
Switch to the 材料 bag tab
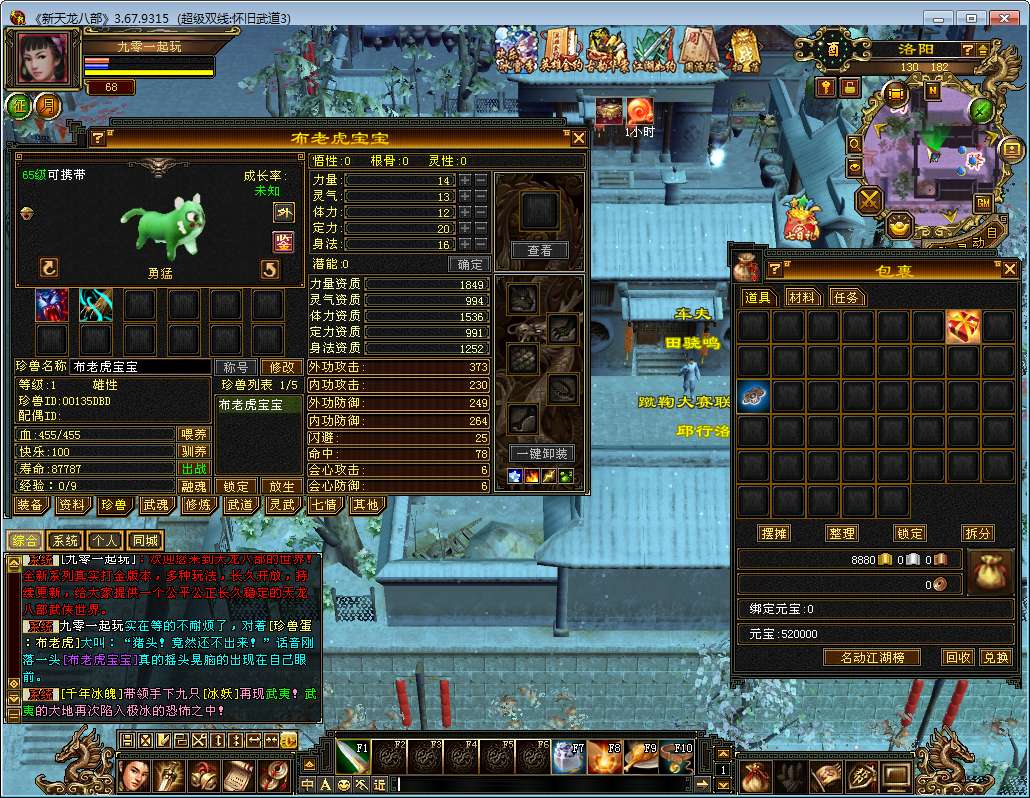[801, 297]
